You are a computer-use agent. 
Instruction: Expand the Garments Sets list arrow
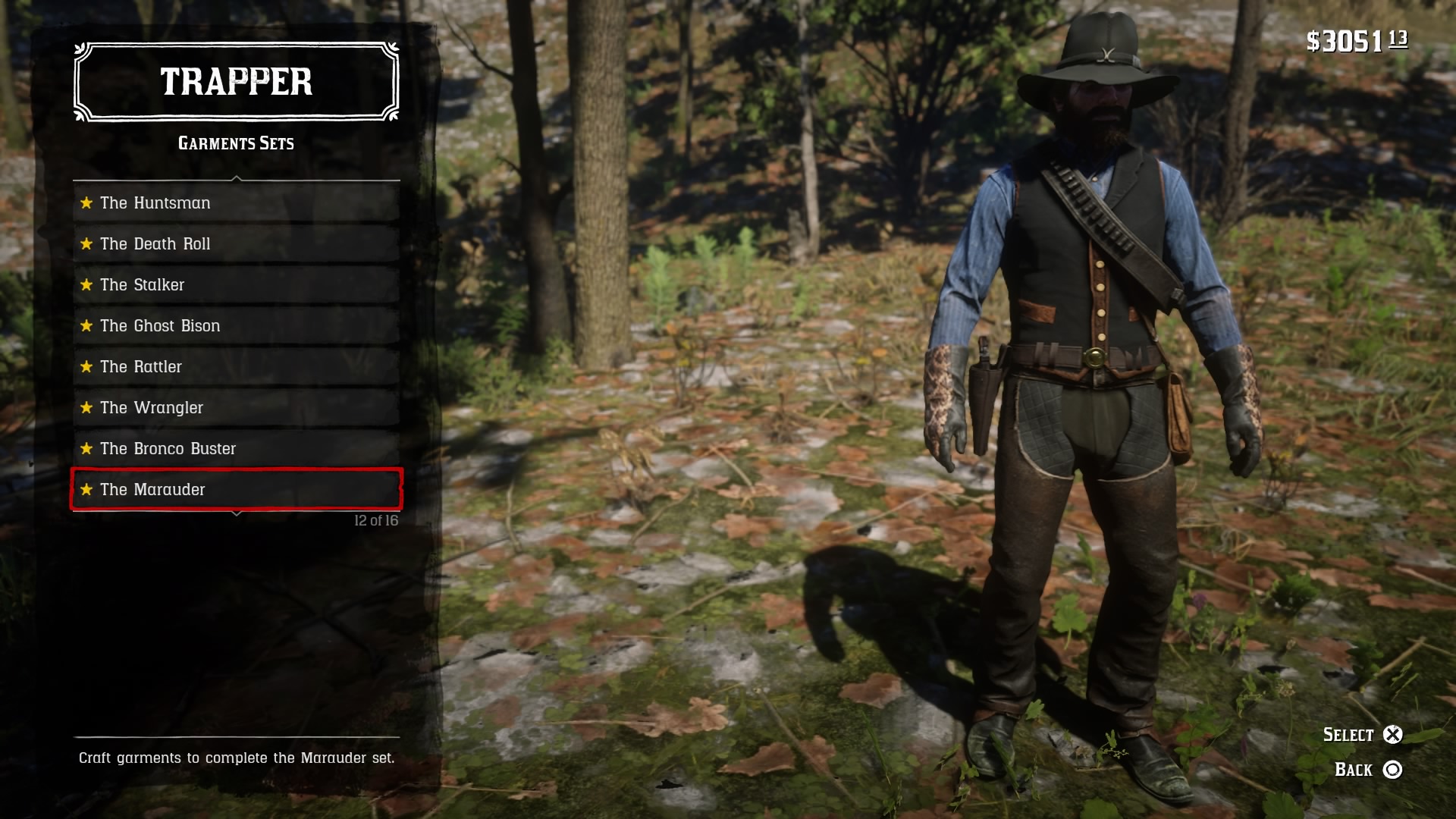[236, 176]
